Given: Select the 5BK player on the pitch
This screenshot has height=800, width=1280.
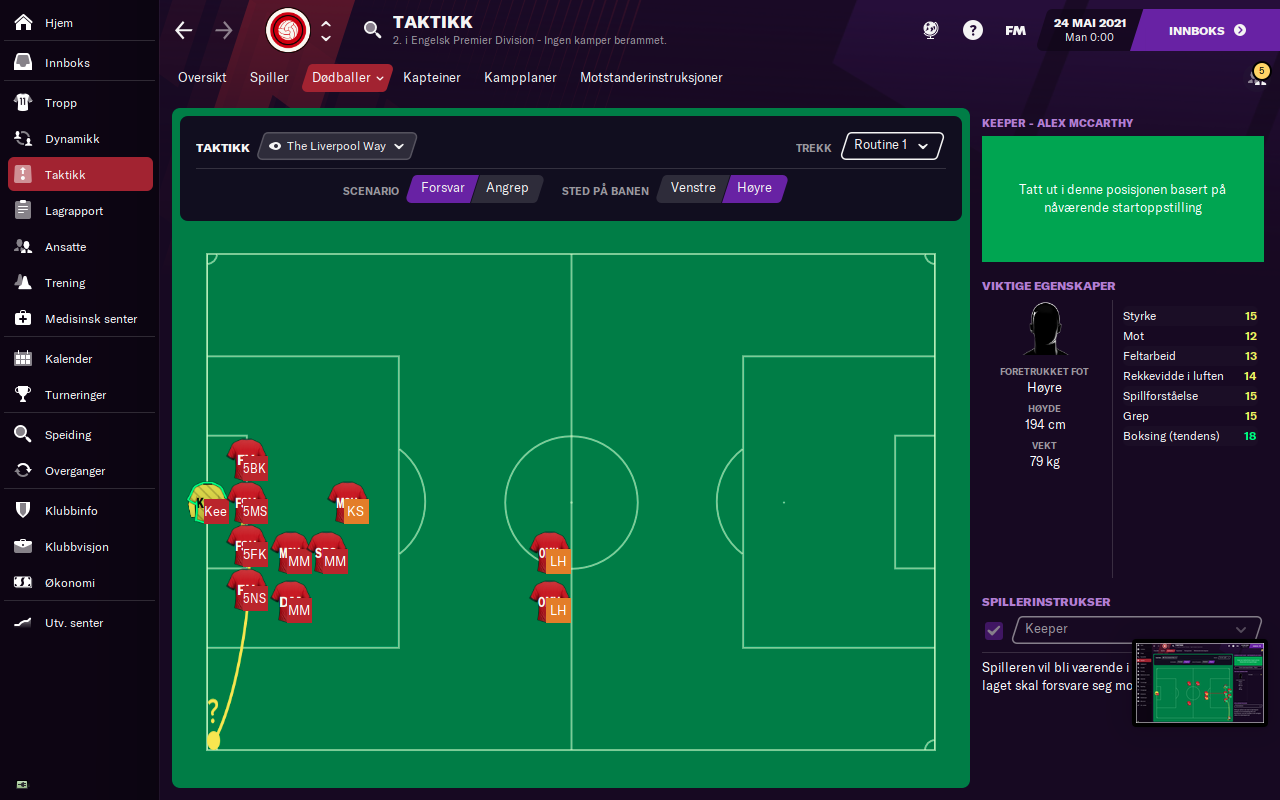Looking at the screenshot, I should (x=247, y=461).
